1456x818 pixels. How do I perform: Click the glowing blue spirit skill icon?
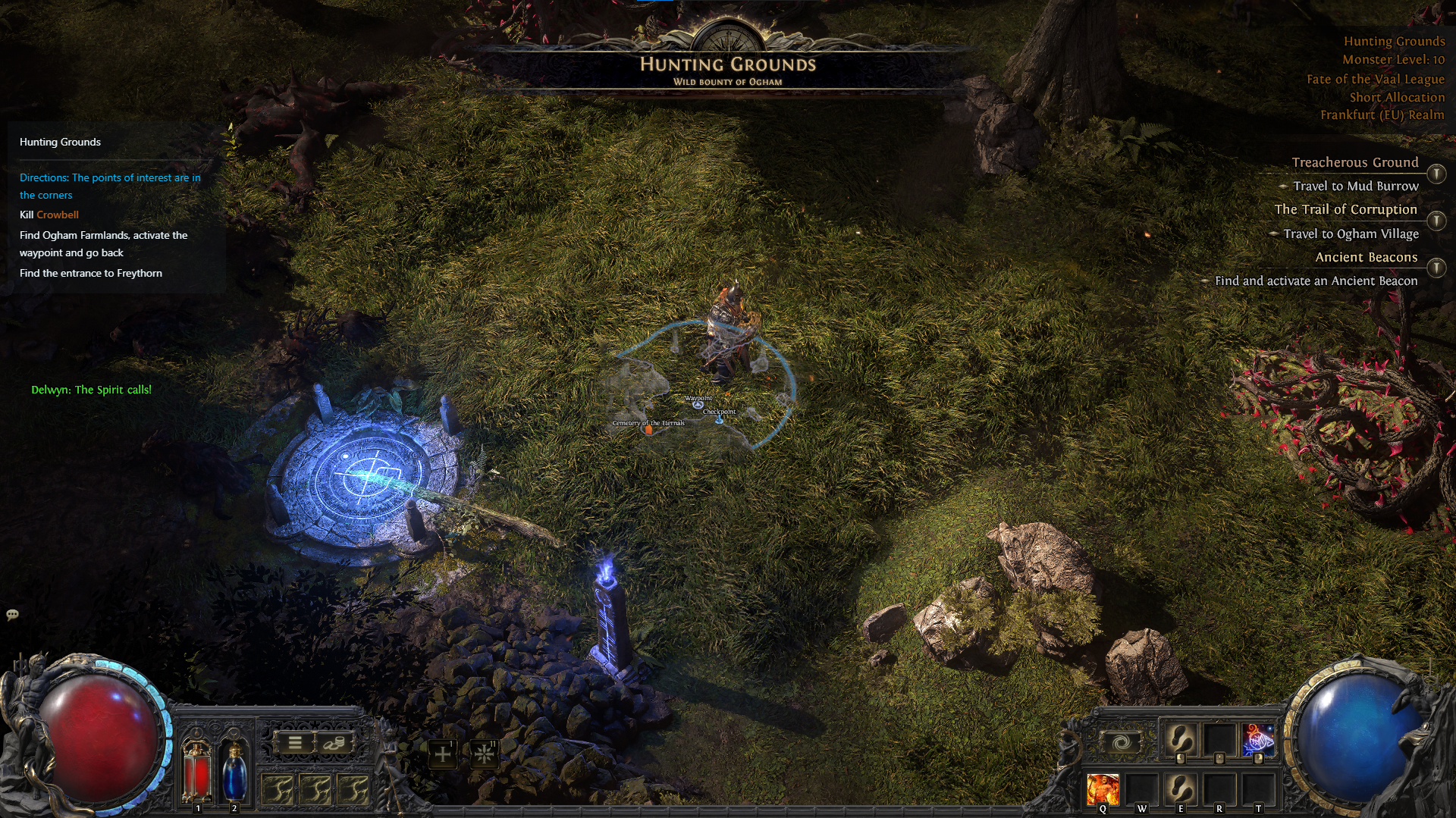1258,739
